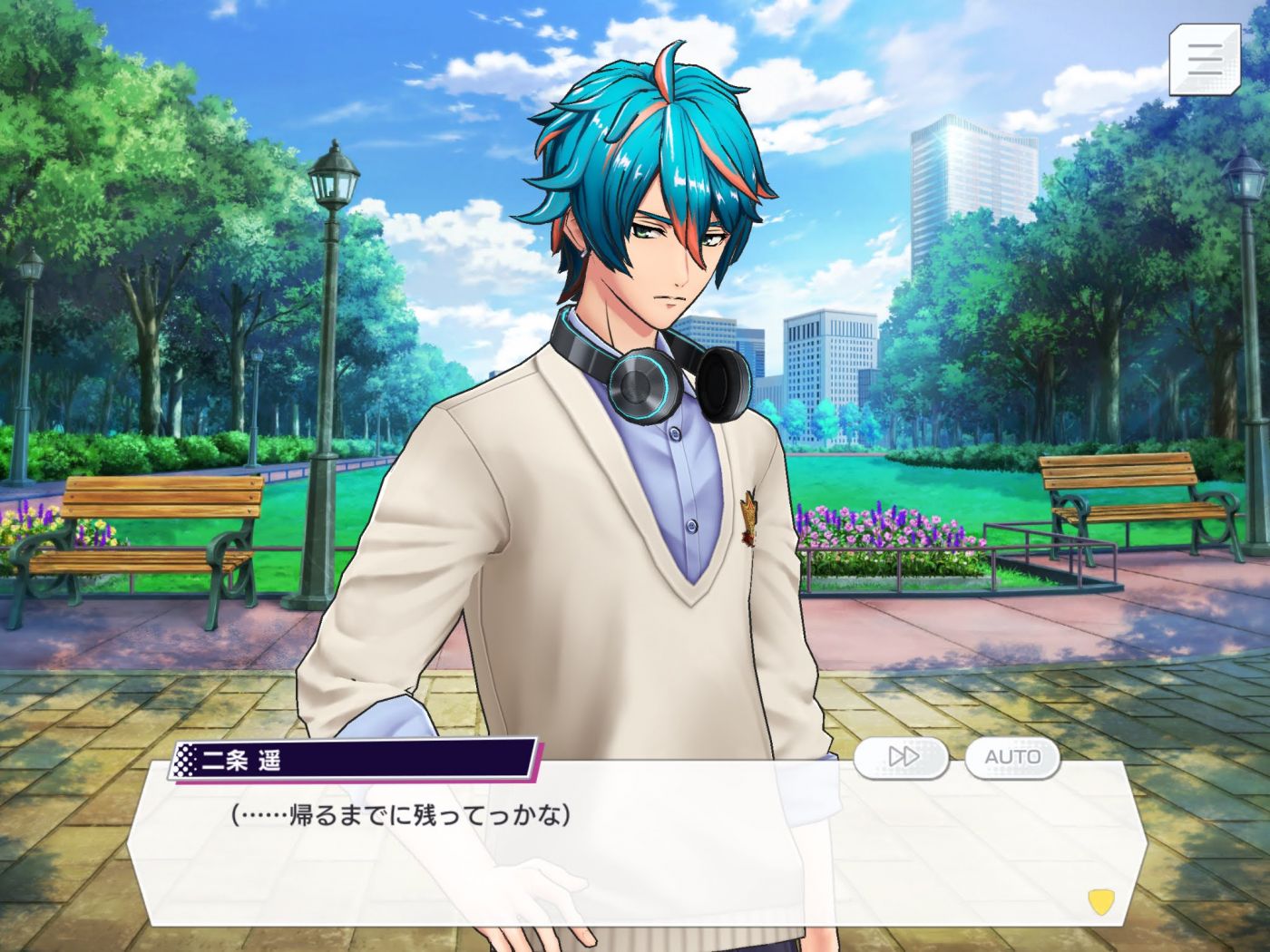Toggle AUTO dialogue mode
1270x952 pixels.
point(1012,757)
